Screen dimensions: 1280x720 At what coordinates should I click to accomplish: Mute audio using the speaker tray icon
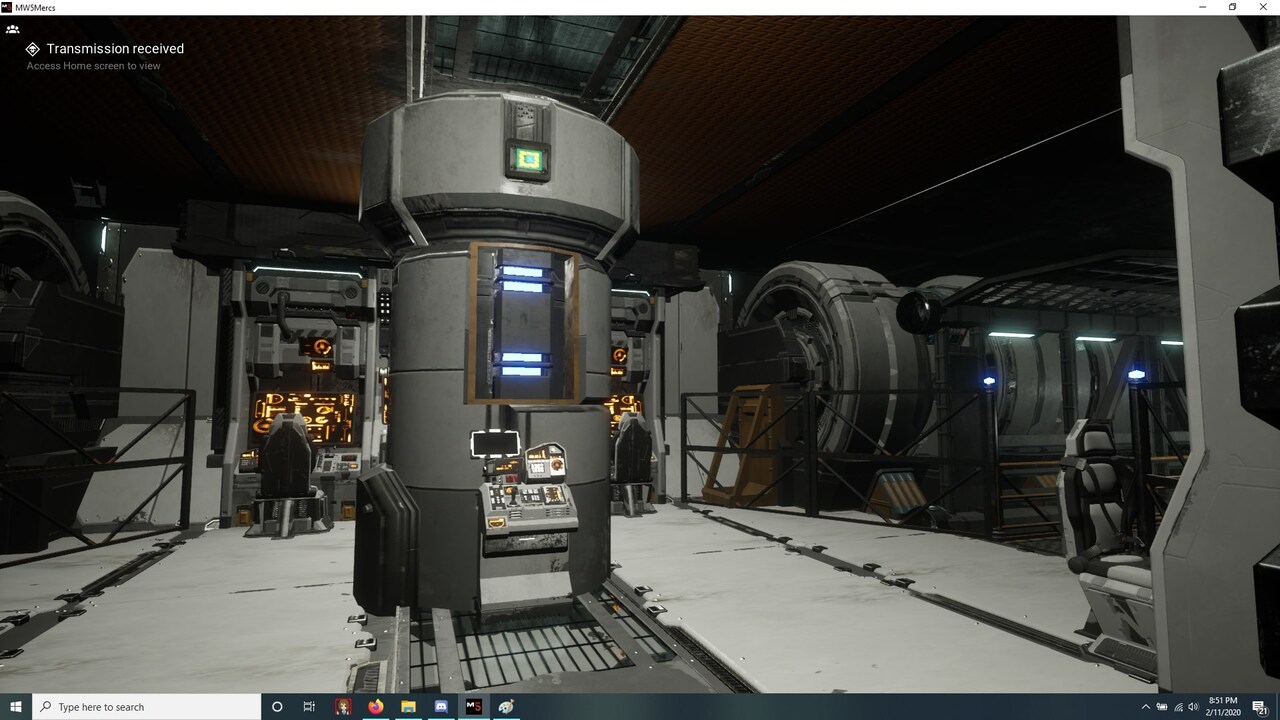(1194, 706)
